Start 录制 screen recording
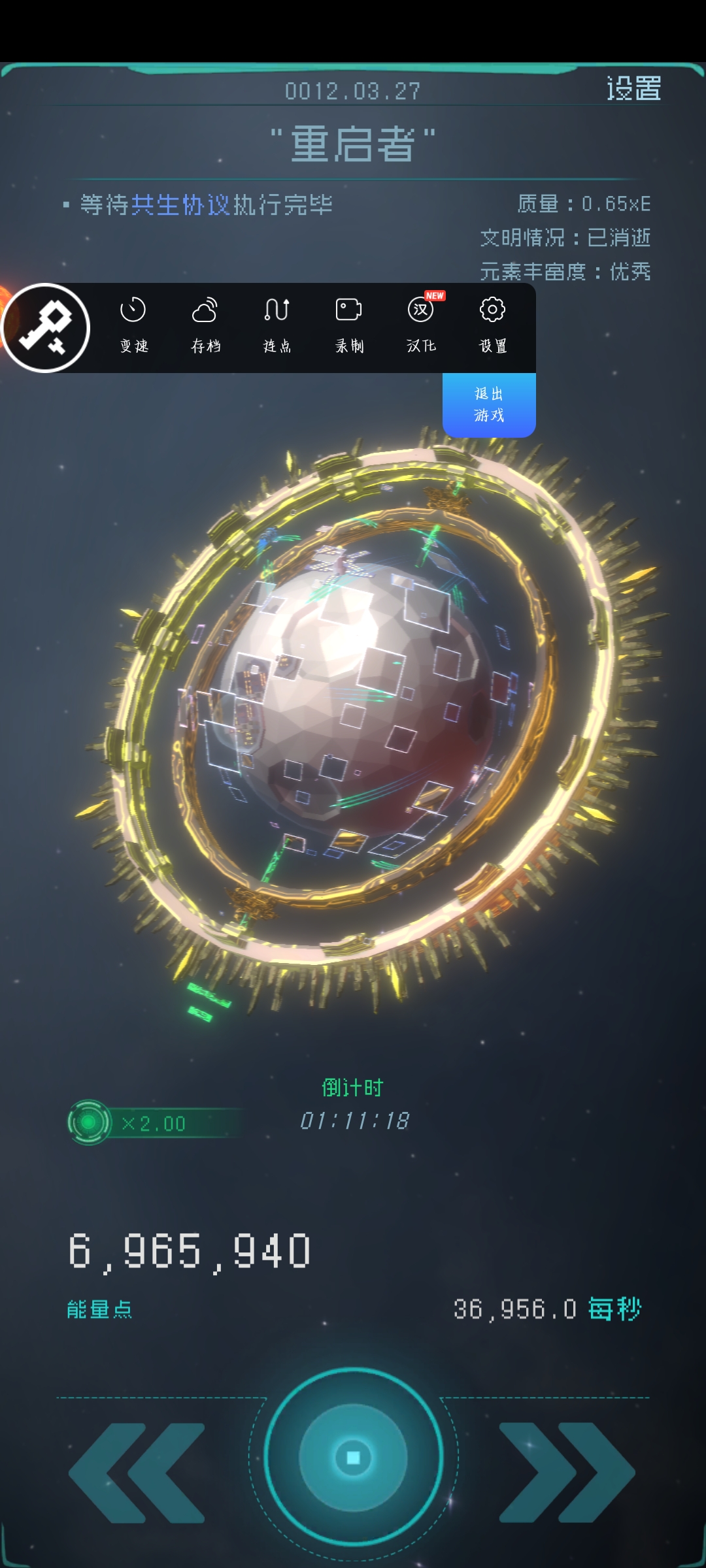 coord(349,325)
